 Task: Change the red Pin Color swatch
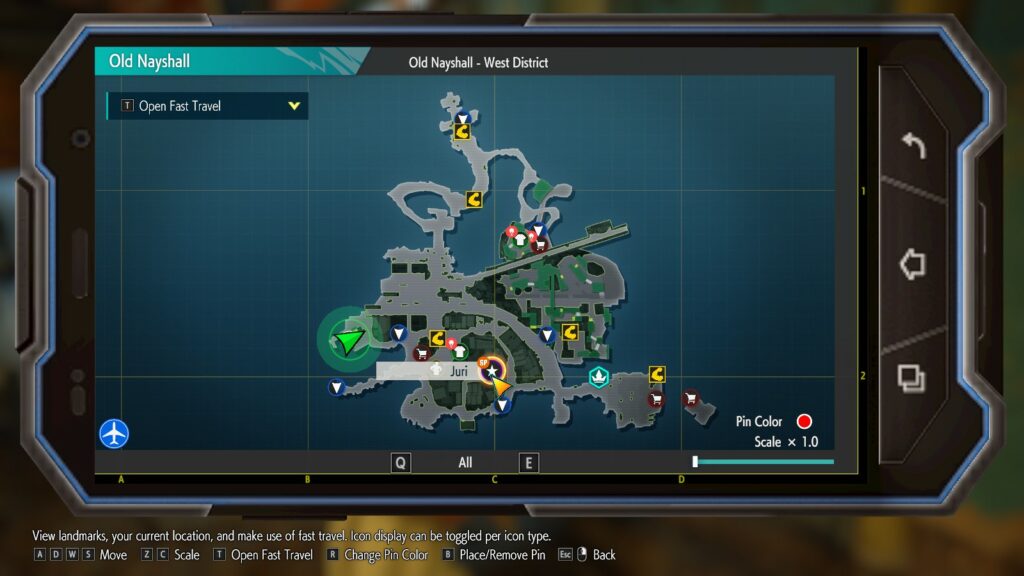pyautogui.click(x=804, y=422)
